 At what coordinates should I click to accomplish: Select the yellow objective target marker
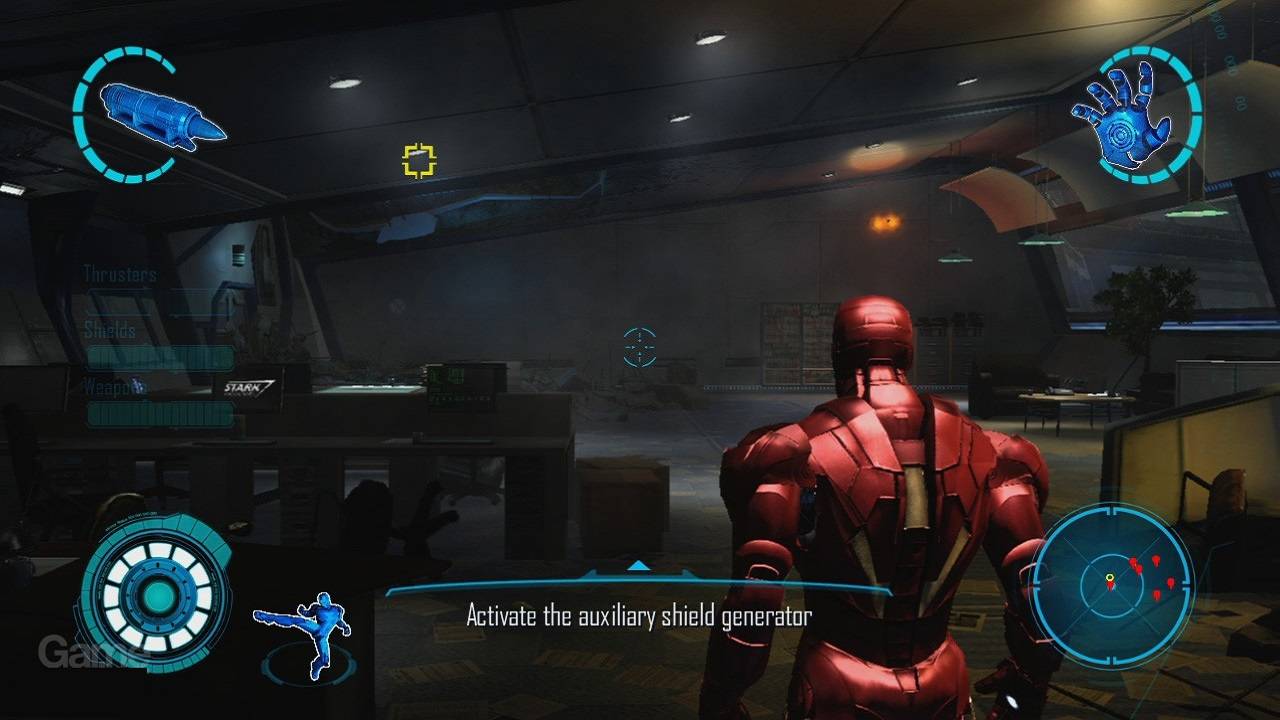click(420, 160)
